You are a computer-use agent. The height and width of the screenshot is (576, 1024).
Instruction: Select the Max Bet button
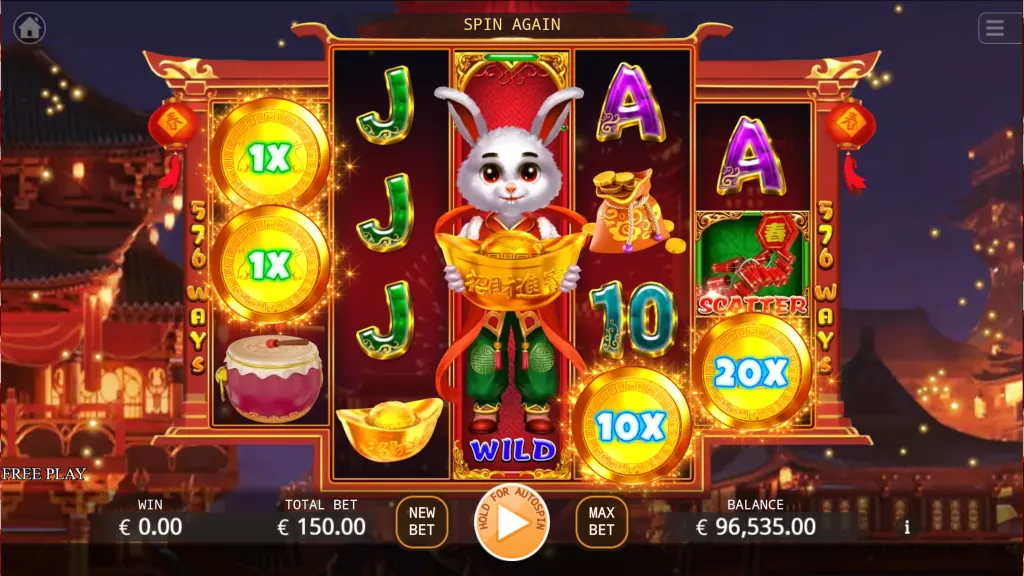pos(601,522)
